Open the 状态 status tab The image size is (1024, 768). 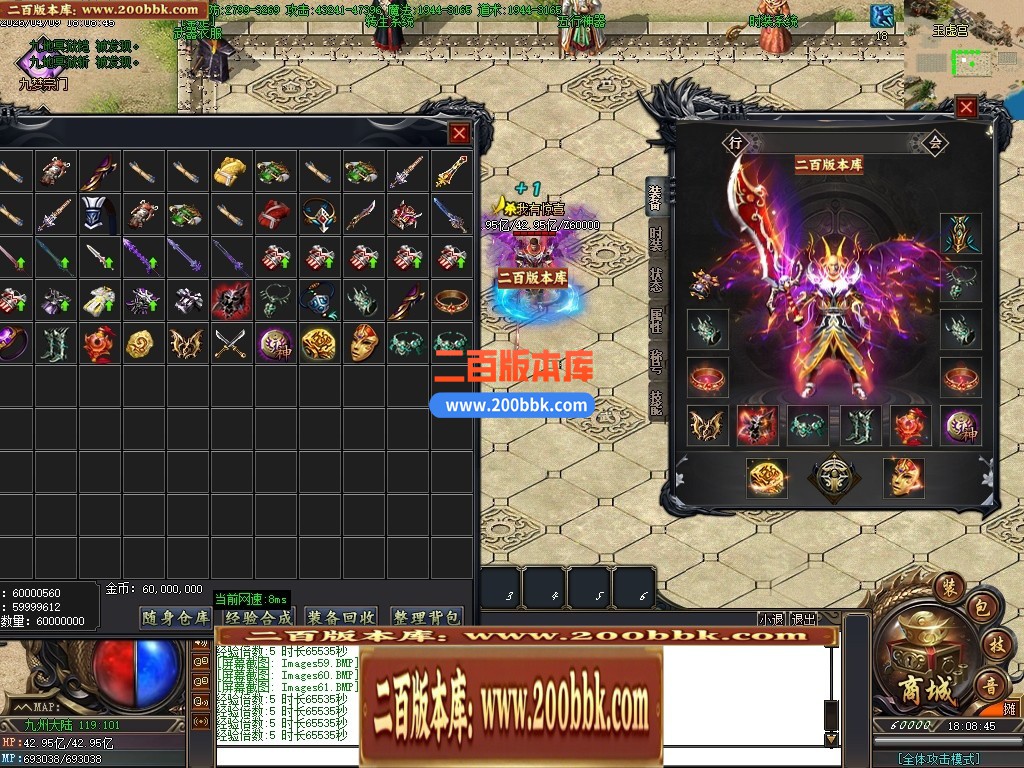[655, 282]
